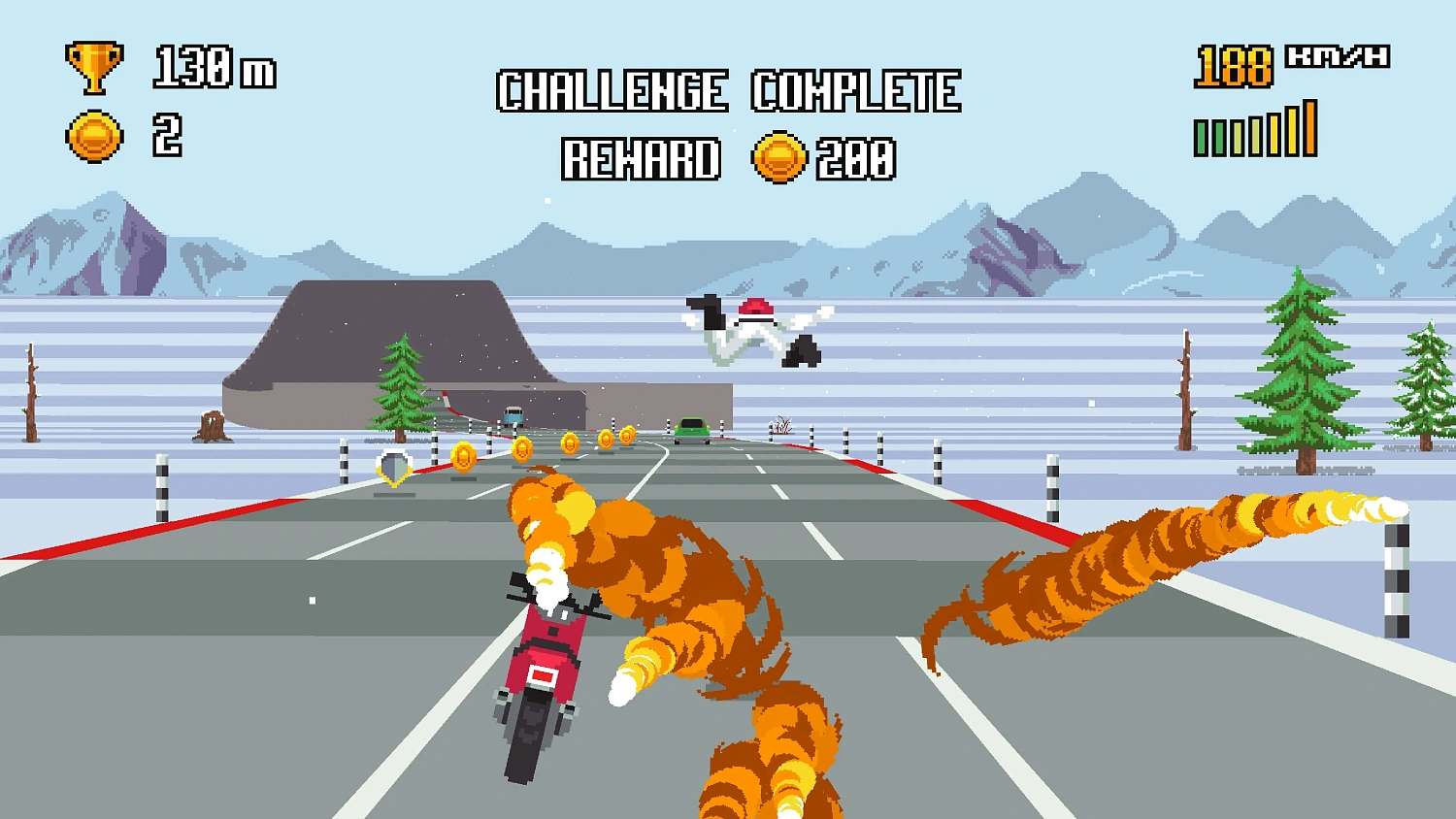Click the gold trophy icon
The height and width of the screenshot is (819, 1456).
[92, 68]
